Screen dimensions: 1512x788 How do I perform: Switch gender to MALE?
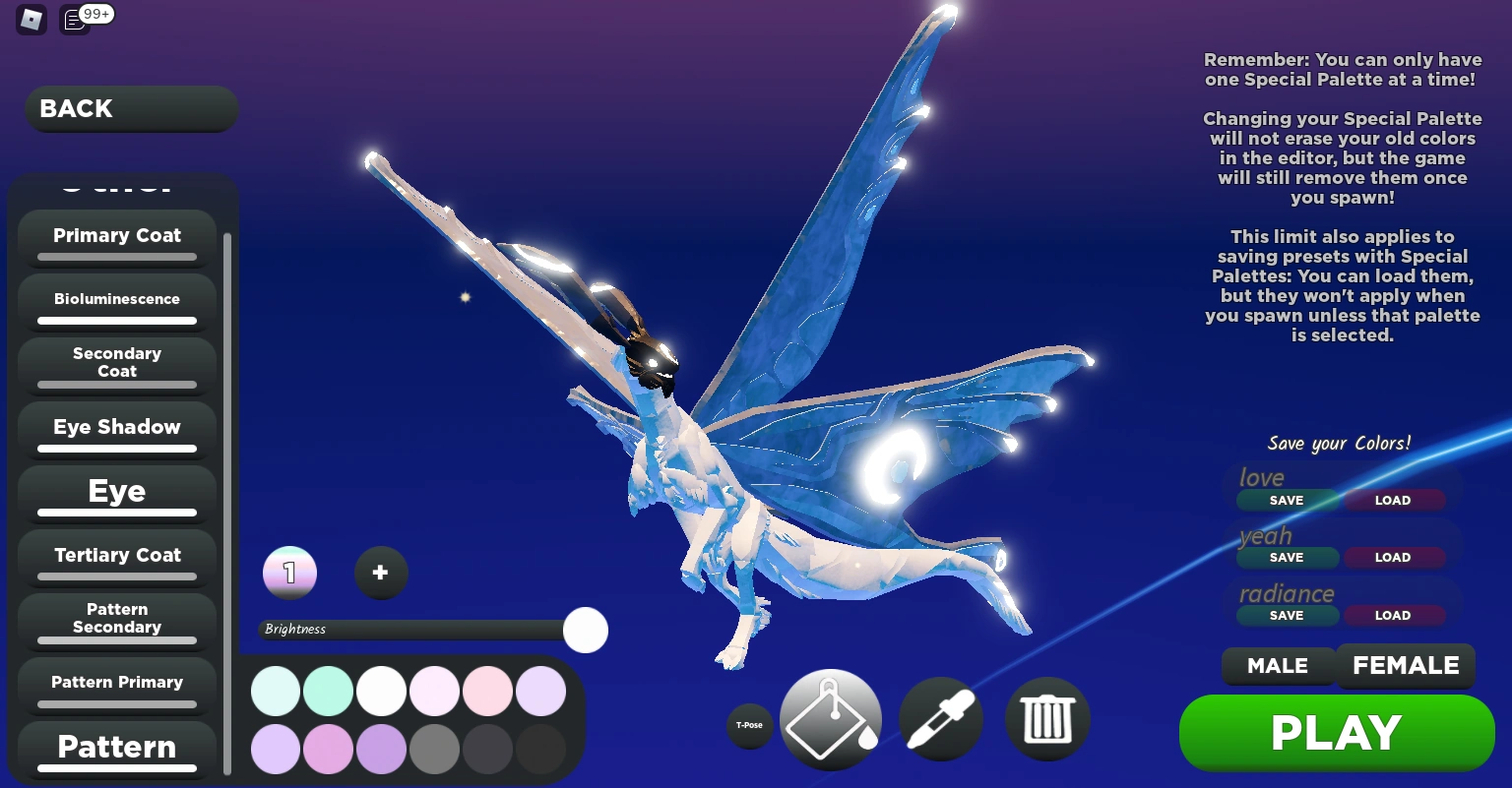click(x=1278, y=666)
